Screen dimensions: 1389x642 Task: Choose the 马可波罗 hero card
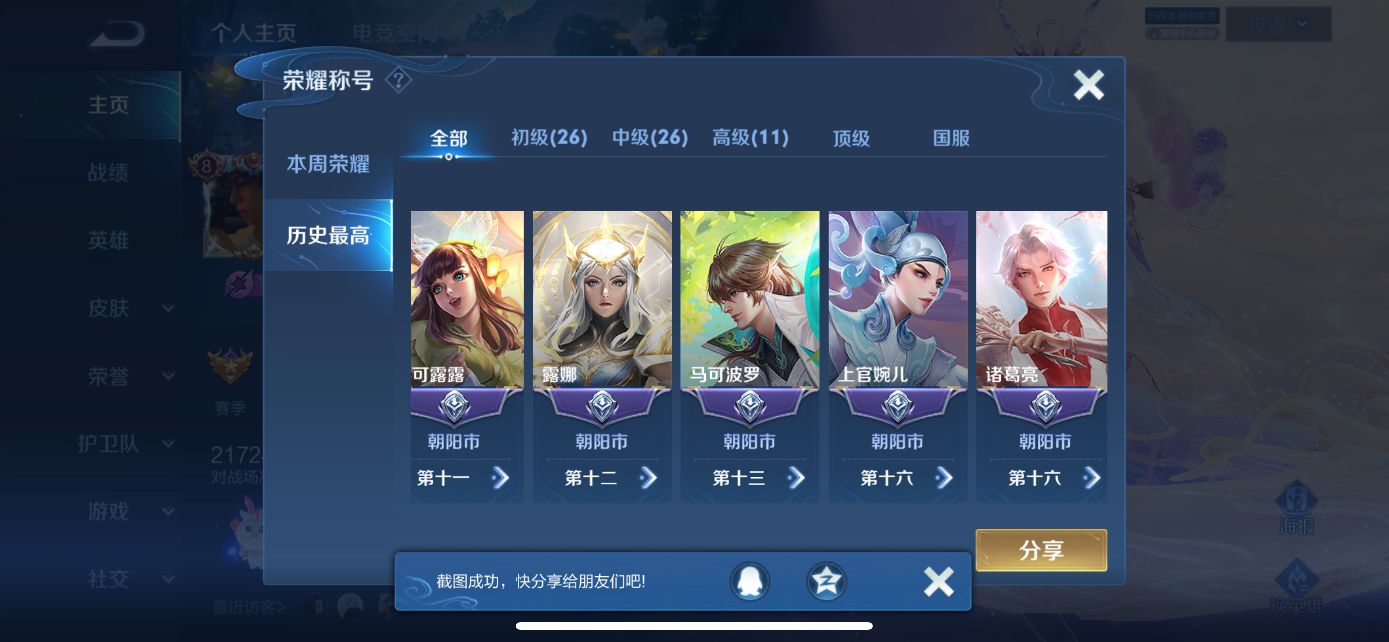tap(750, 300)
